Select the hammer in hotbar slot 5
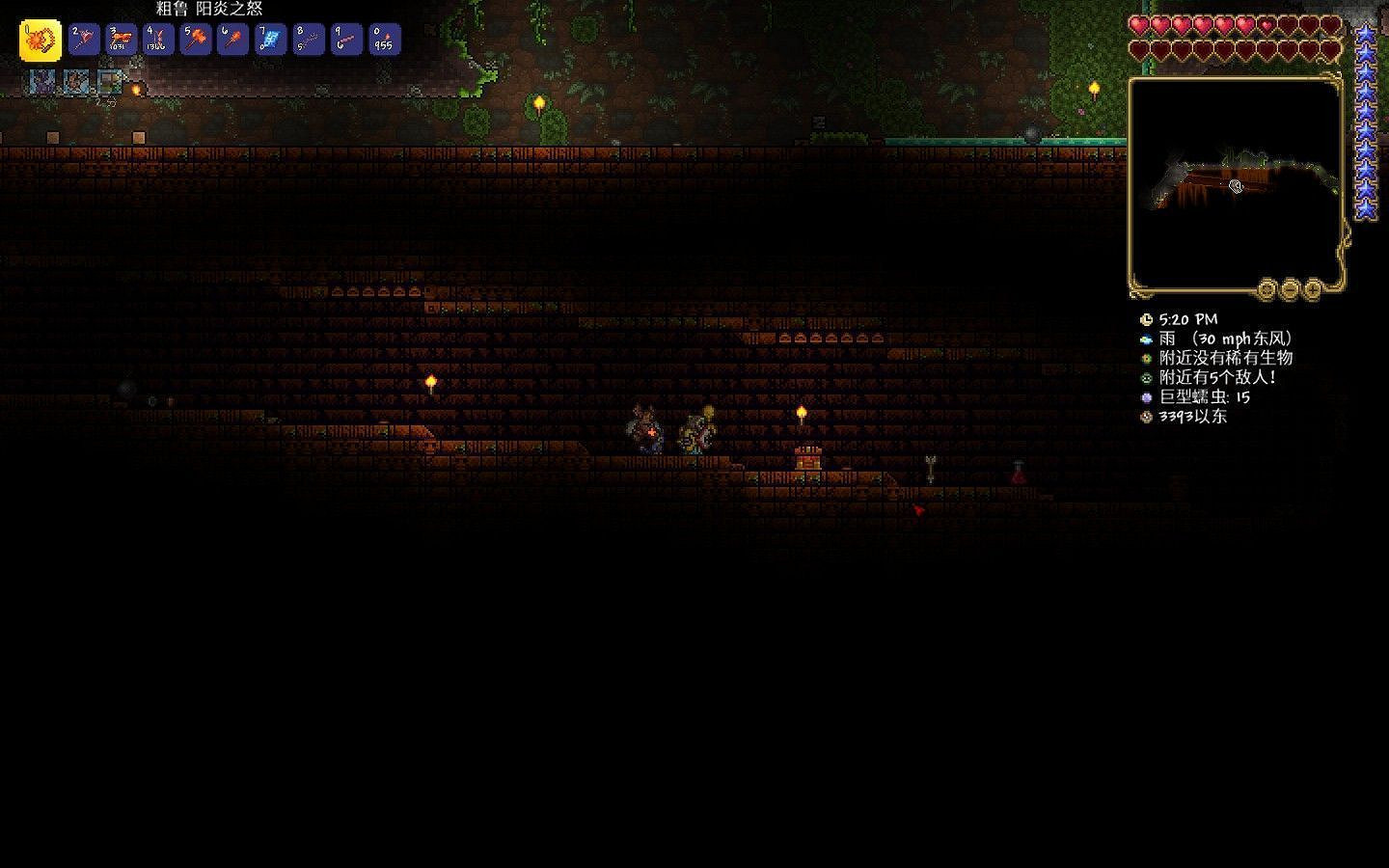Screen dimensions: 1389x868 195,40
